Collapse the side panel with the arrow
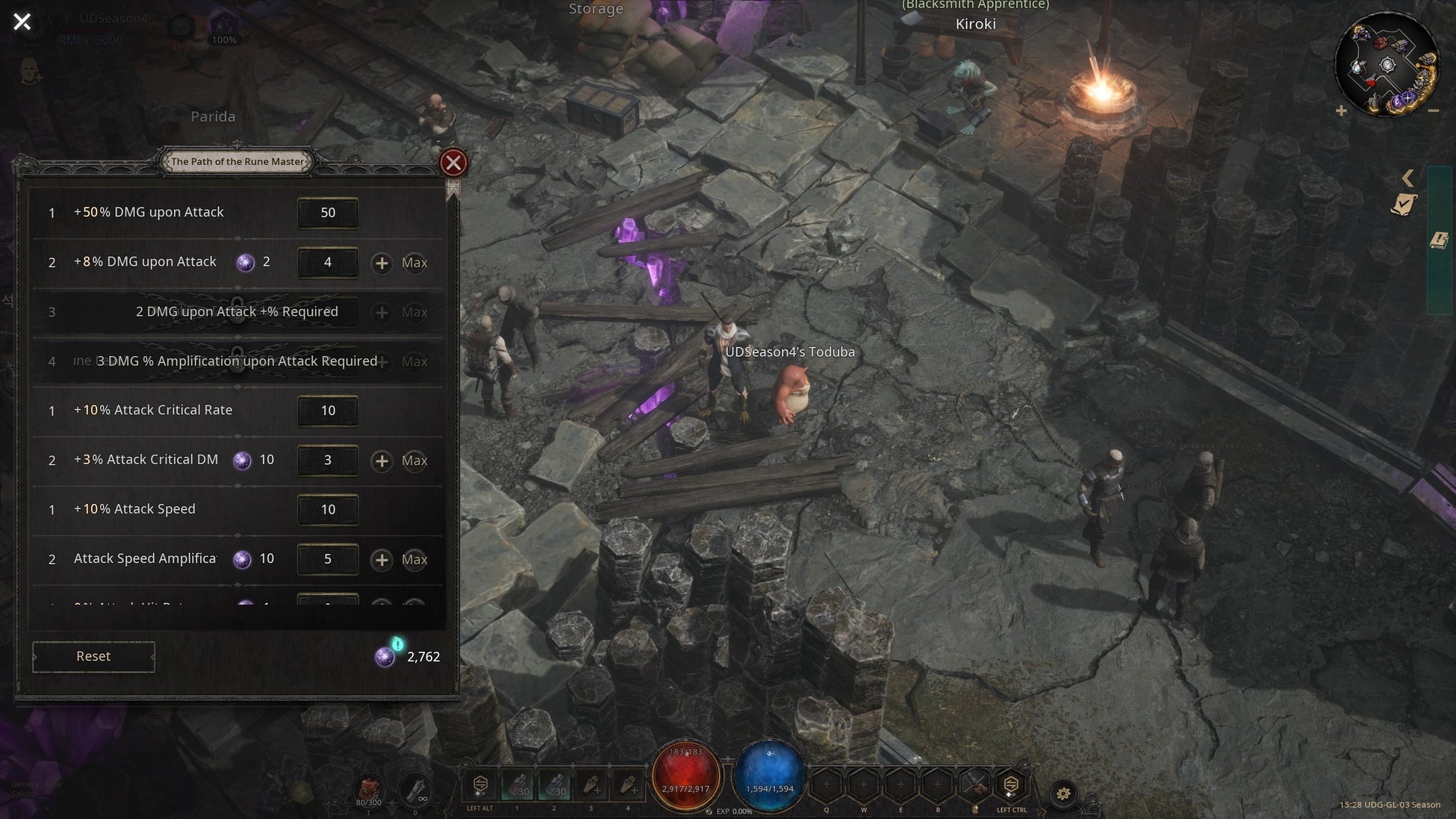The width and height of the screenshot is (1456, 819). pos(1407,178)
